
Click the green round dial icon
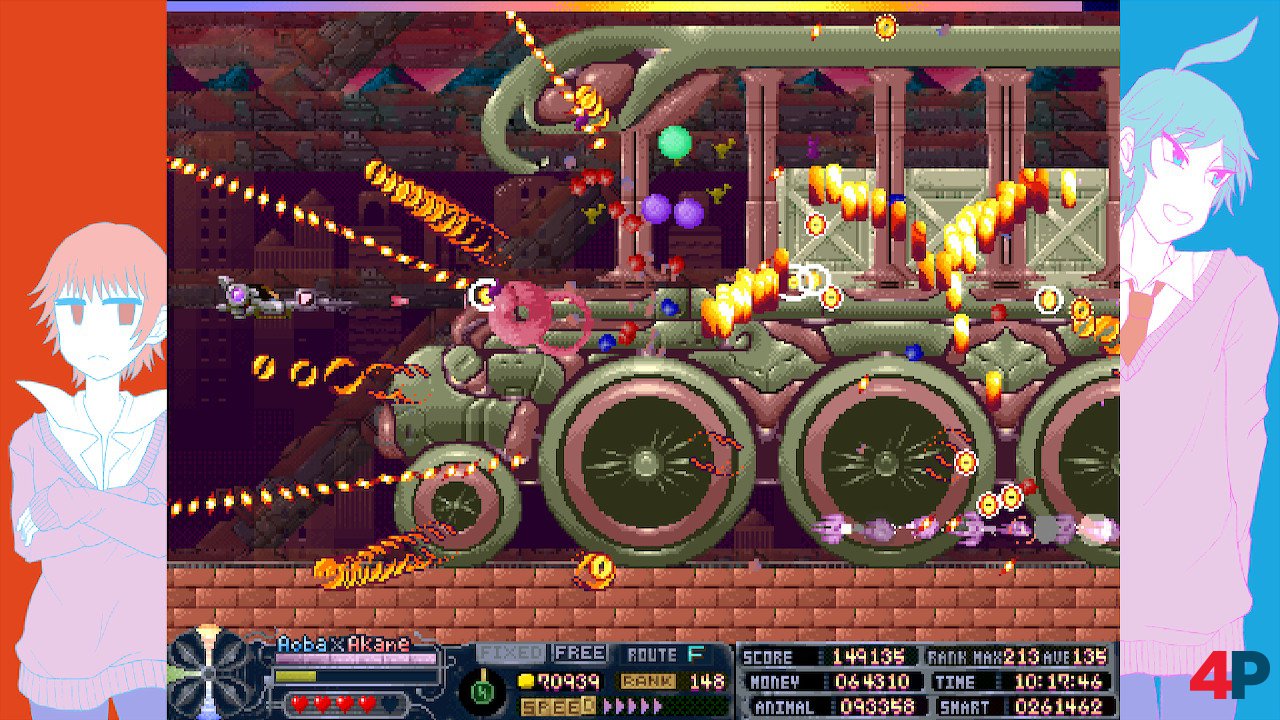(x=481, y=690)
